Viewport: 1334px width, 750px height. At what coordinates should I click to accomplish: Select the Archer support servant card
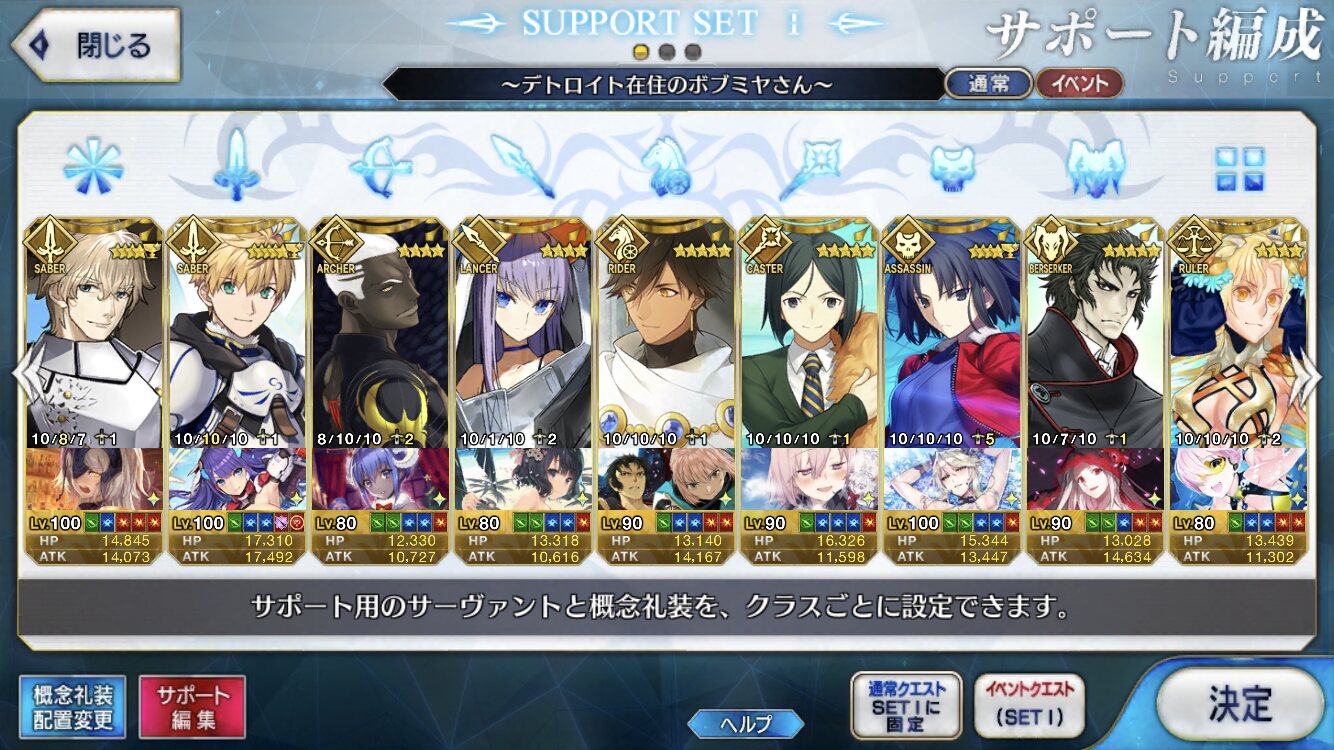(379, 390)
